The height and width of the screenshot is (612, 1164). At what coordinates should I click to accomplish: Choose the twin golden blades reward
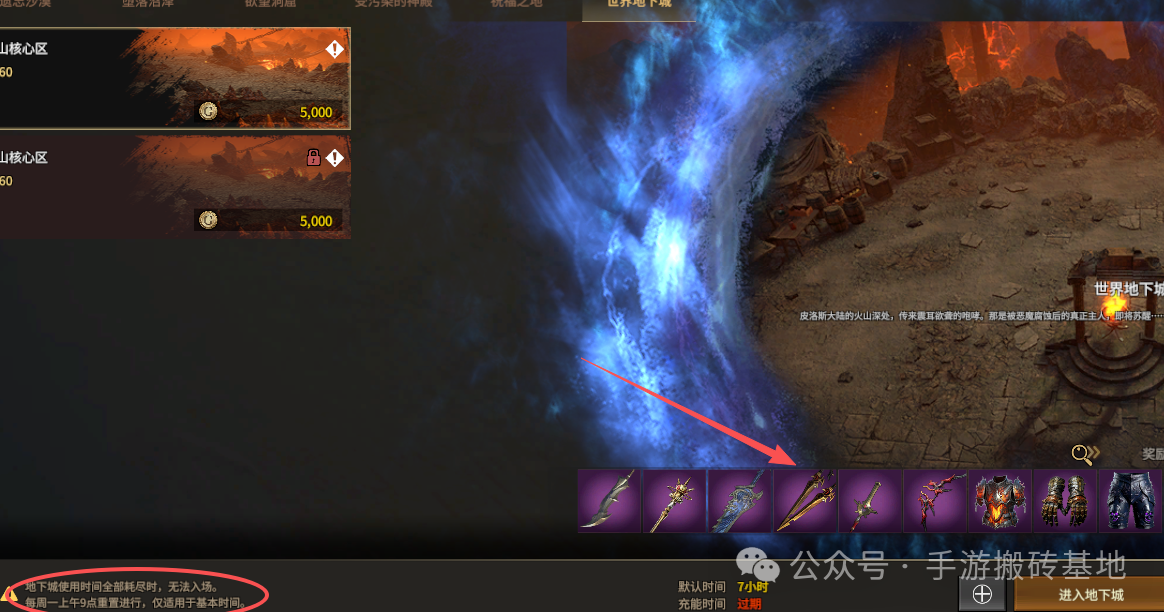click(x=805, y=500)
